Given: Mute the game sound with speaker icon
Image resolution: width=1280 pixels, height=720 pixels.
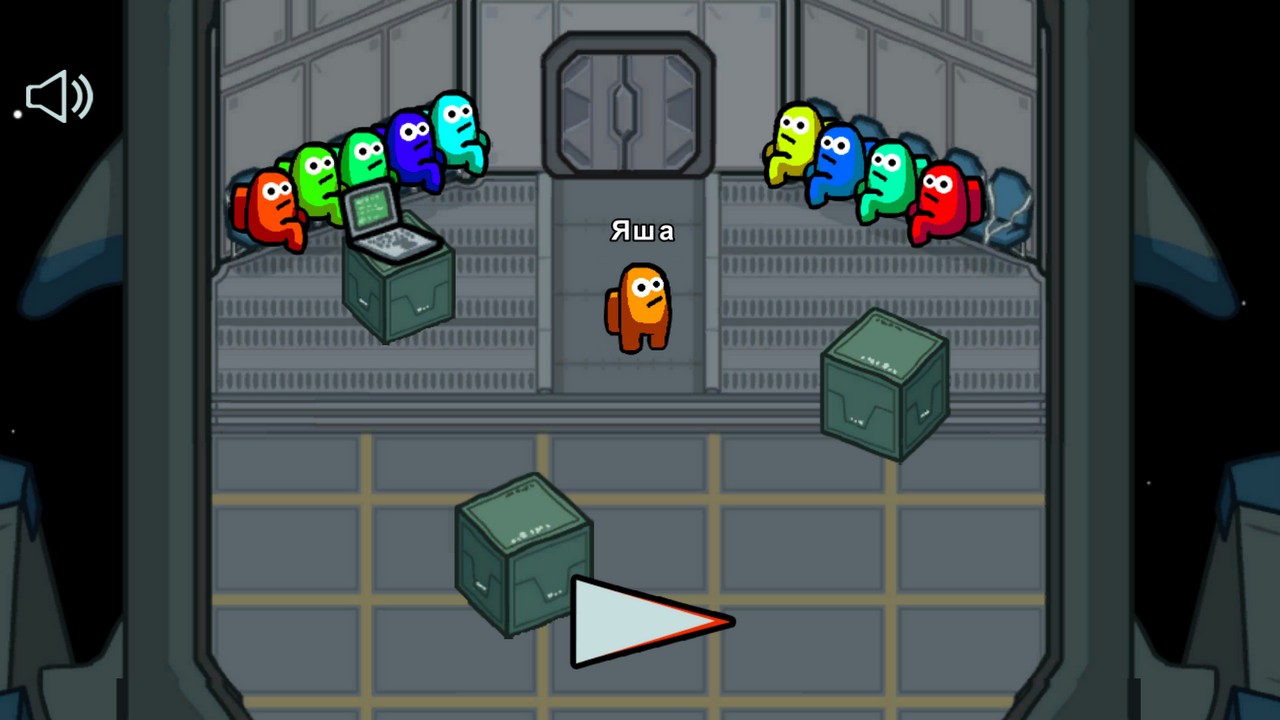Looking at the screenshot, I should pyautogui.click(x=58, y=96).
